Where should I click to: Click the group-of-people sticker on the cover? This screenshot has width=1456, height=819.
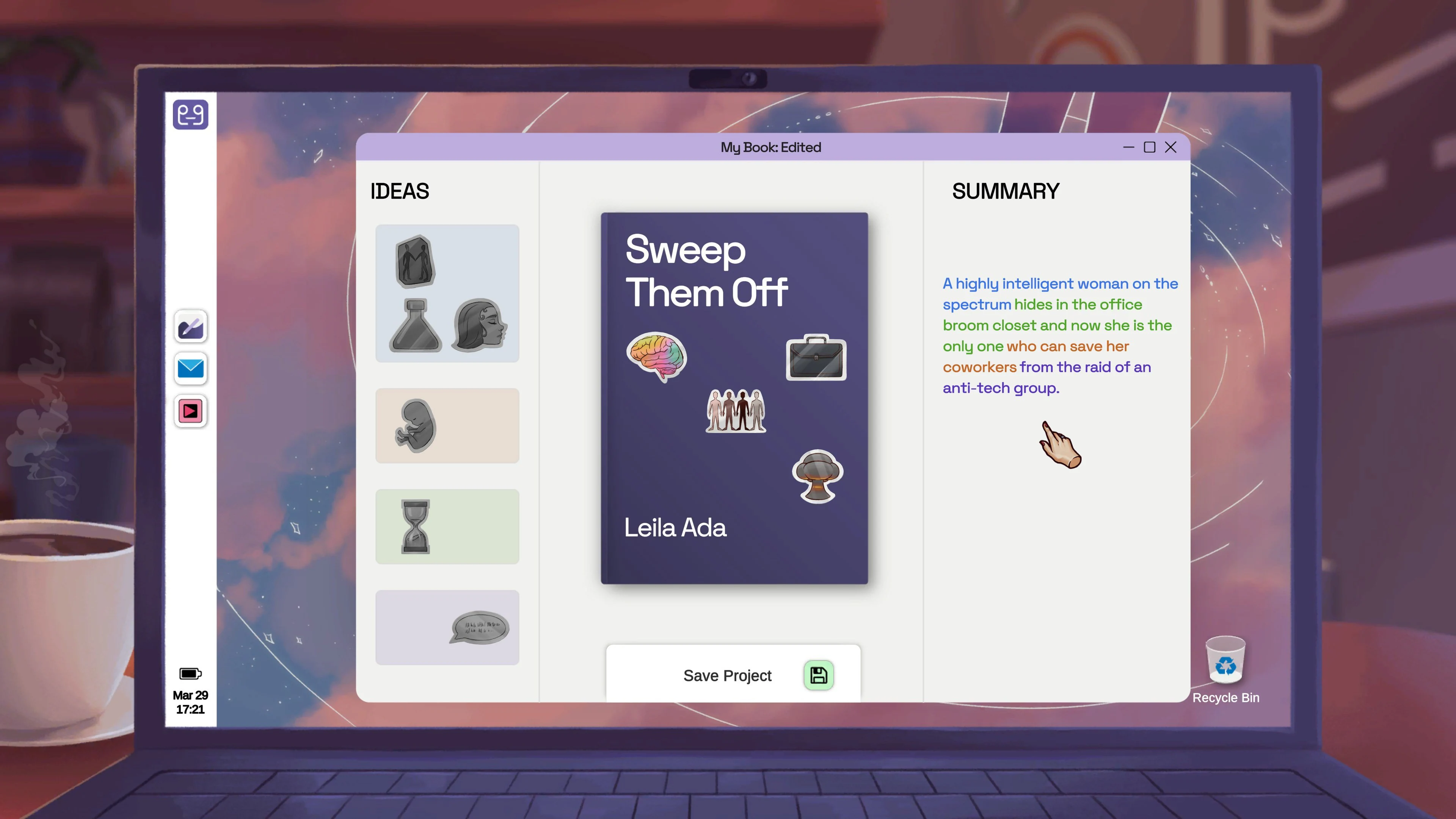[735, 411]
